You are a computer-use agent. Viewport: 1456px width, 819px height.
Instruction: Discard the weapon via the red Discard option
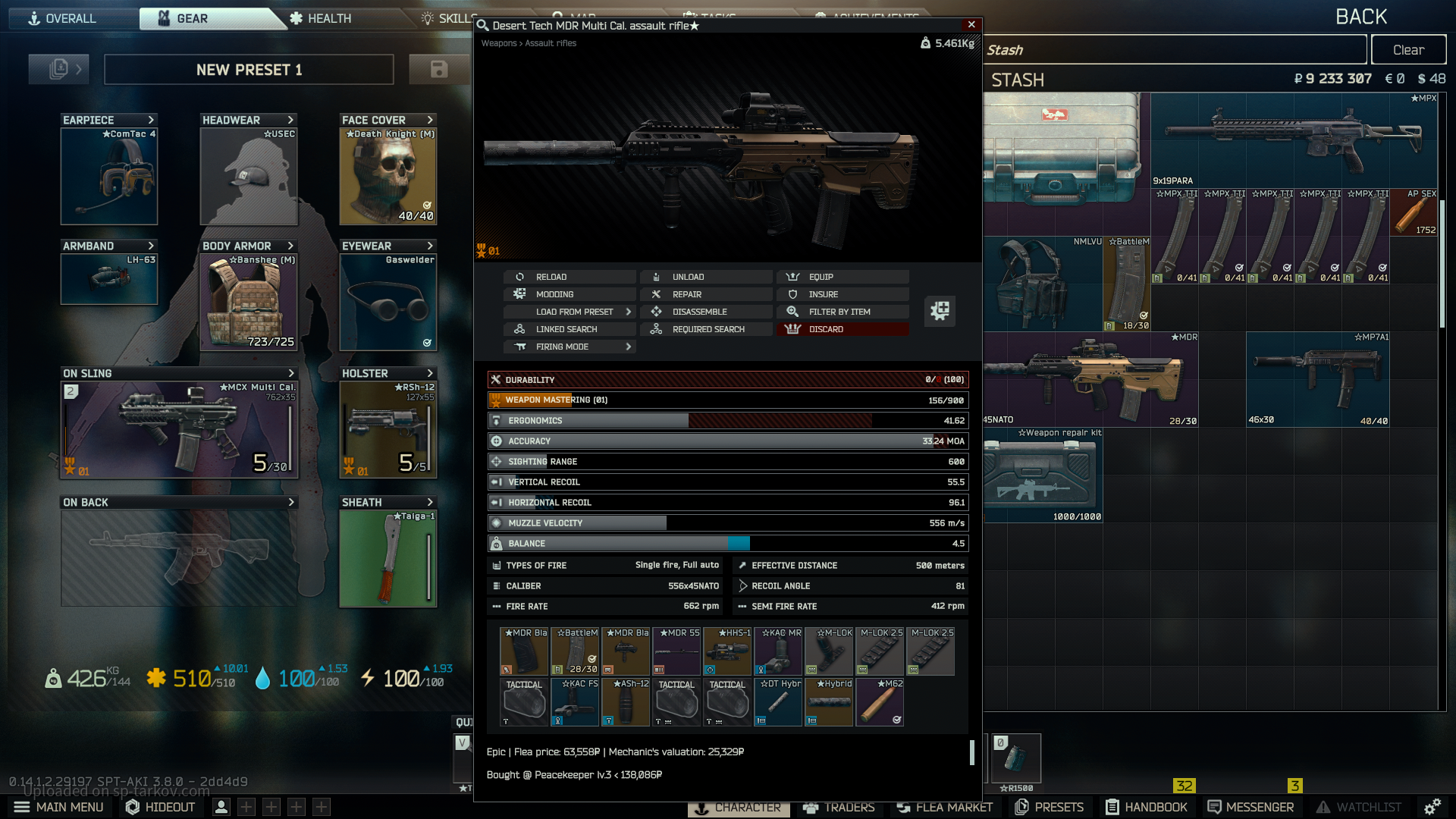click(842, 329)
